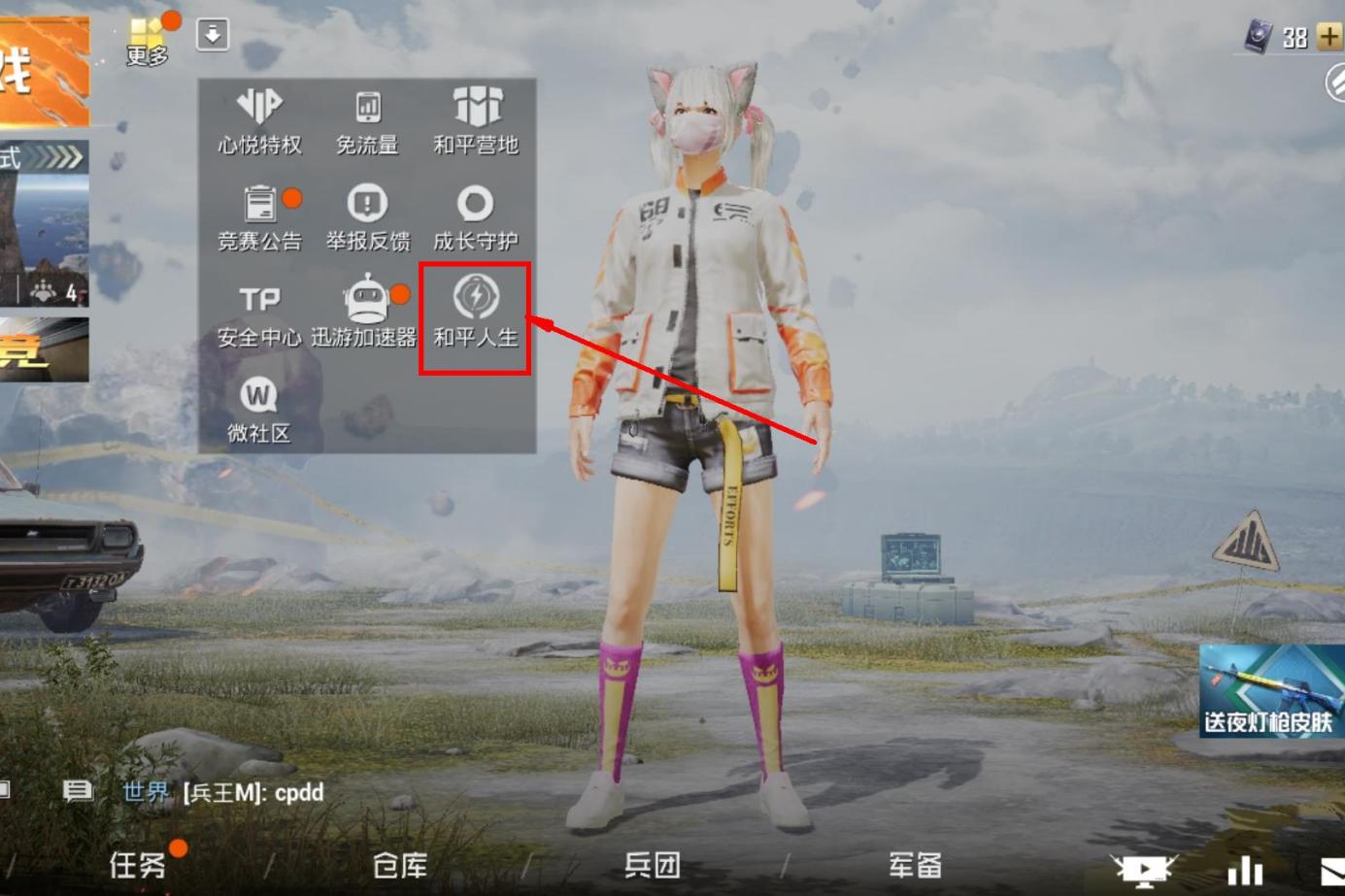
Task: Click the download arrow icon
Action: pos(213,35)
